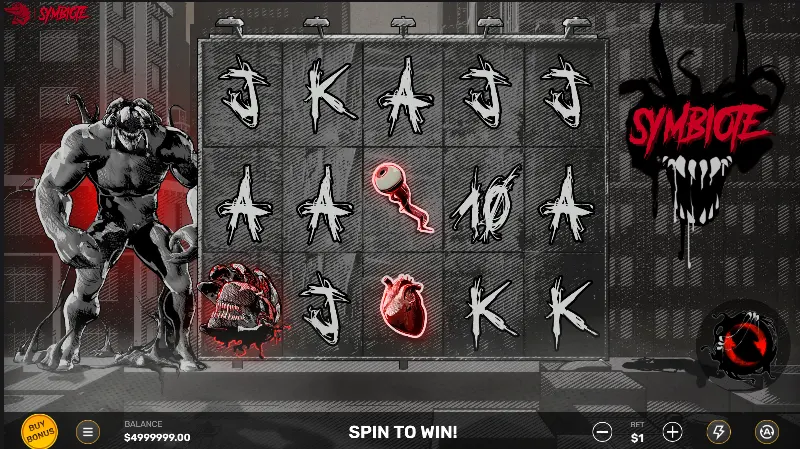Increase the bet with the plus button
The height and width of the screenshot is (449, 800).
pyautogui.click(x=673, y=432)
